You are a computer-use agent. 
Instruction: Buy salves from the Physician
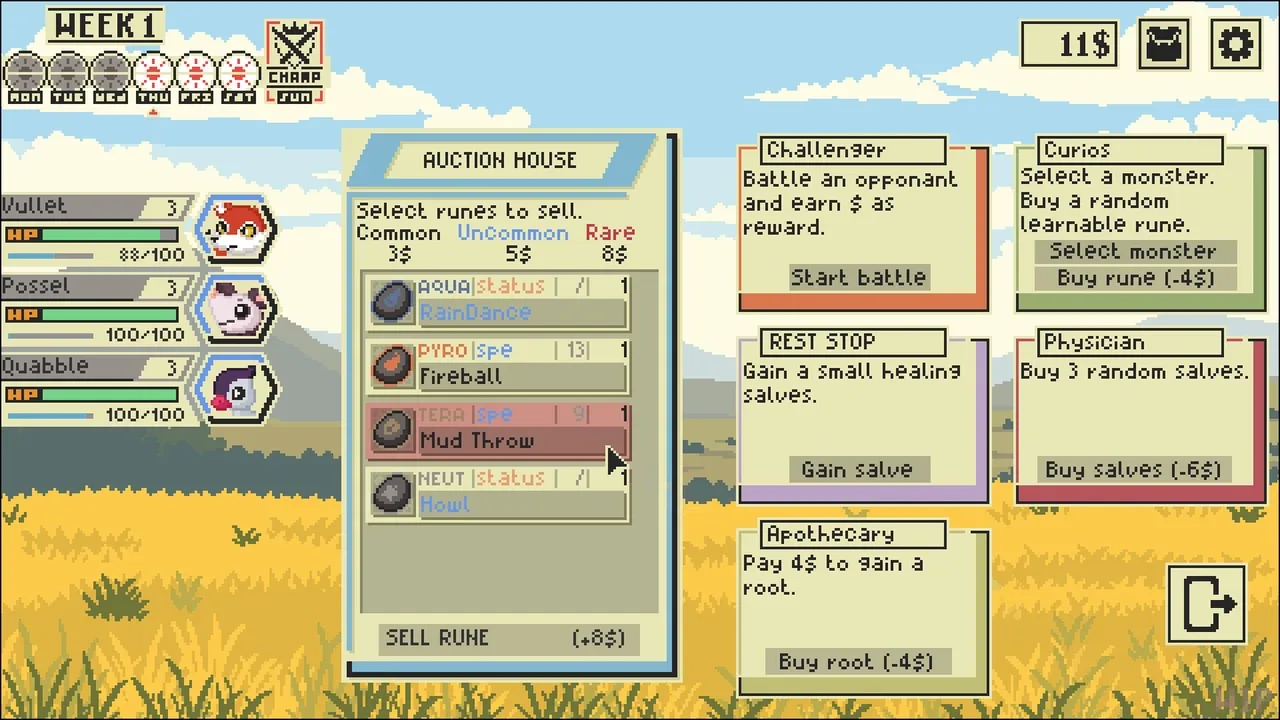(x=1133, y=469)
